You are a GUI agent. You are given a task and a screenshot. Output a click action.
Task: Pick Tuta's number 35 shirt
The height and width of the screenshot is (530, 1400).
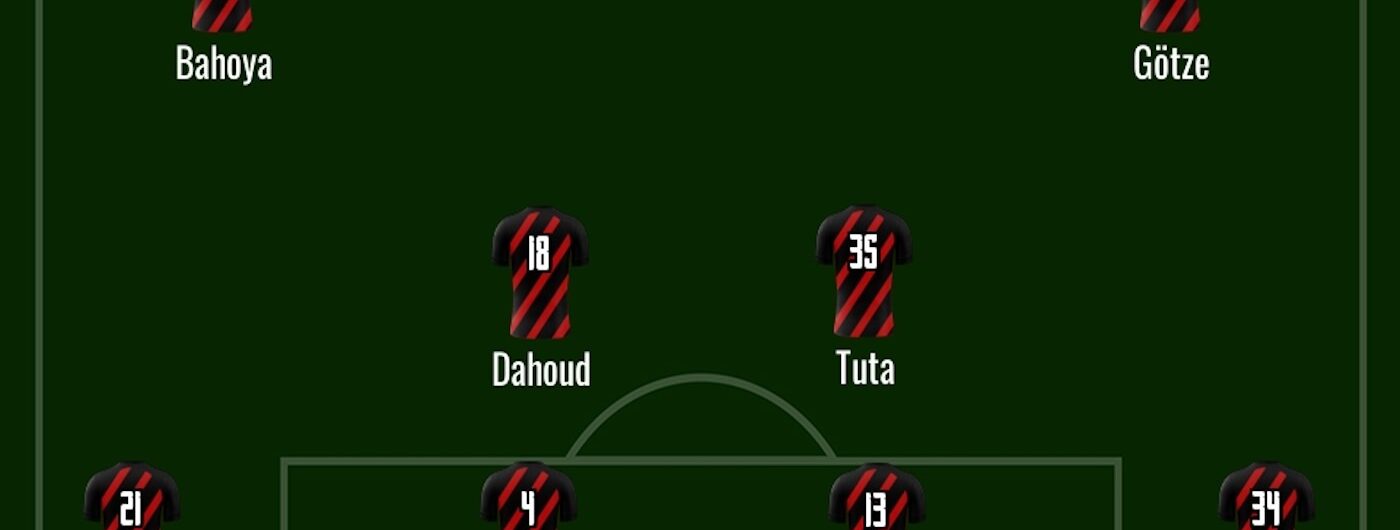864,271
